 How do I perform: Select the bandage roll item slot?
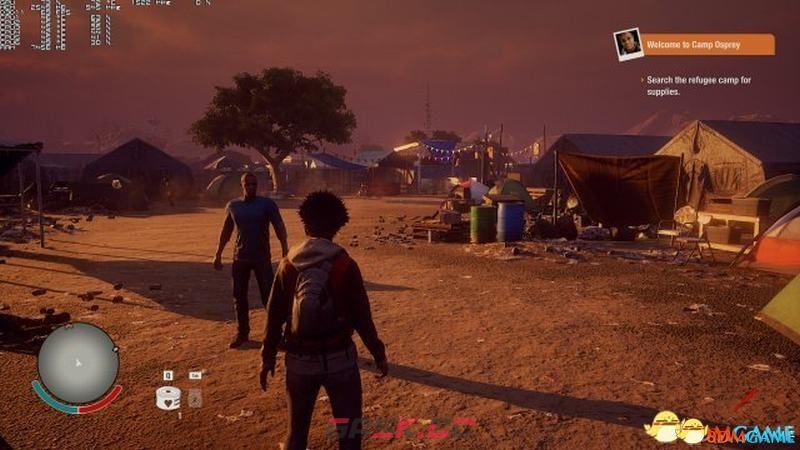pyautogui.click(x=168, y=397)
